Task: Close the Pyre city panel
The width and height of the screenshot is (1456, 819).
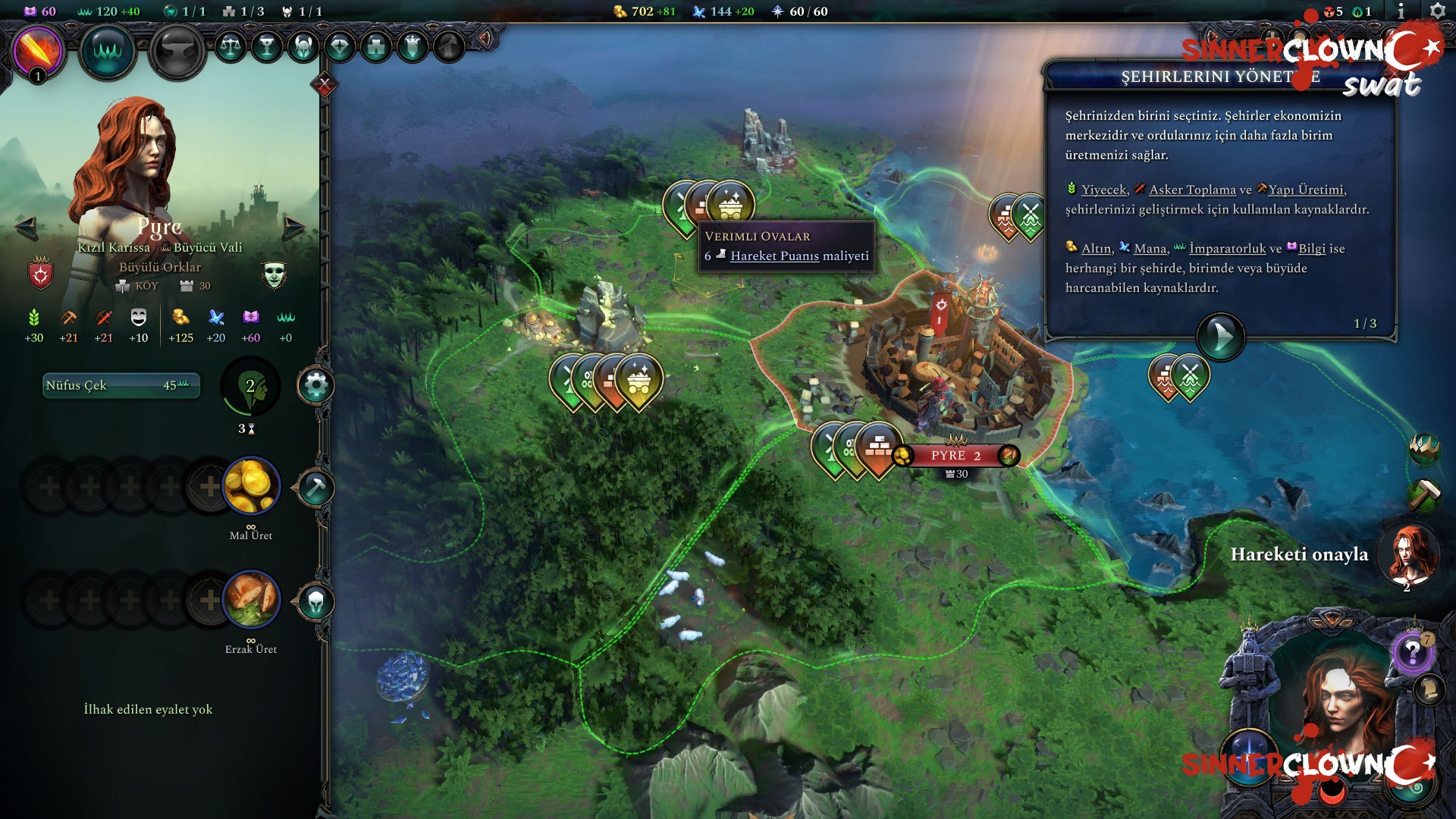Action: click(x=325, y=85)
